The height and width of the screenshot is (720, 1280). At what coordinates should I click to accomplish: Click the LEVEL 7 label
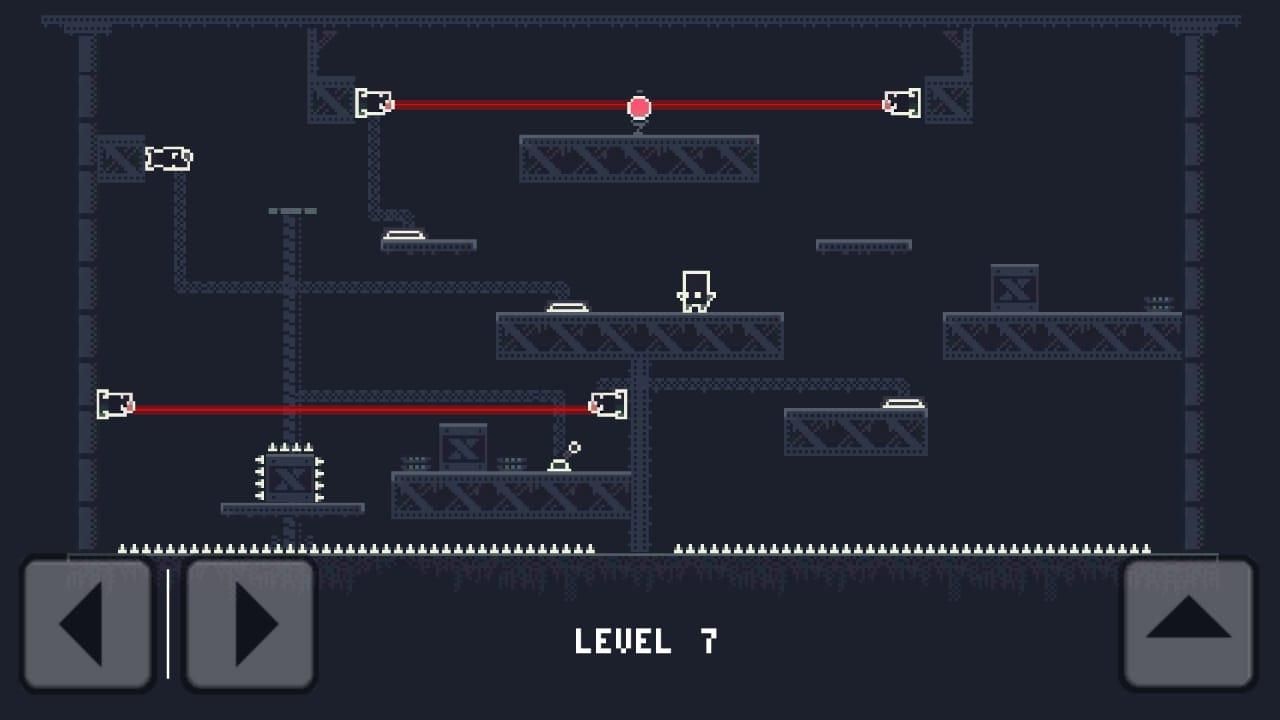click(643, 642)
